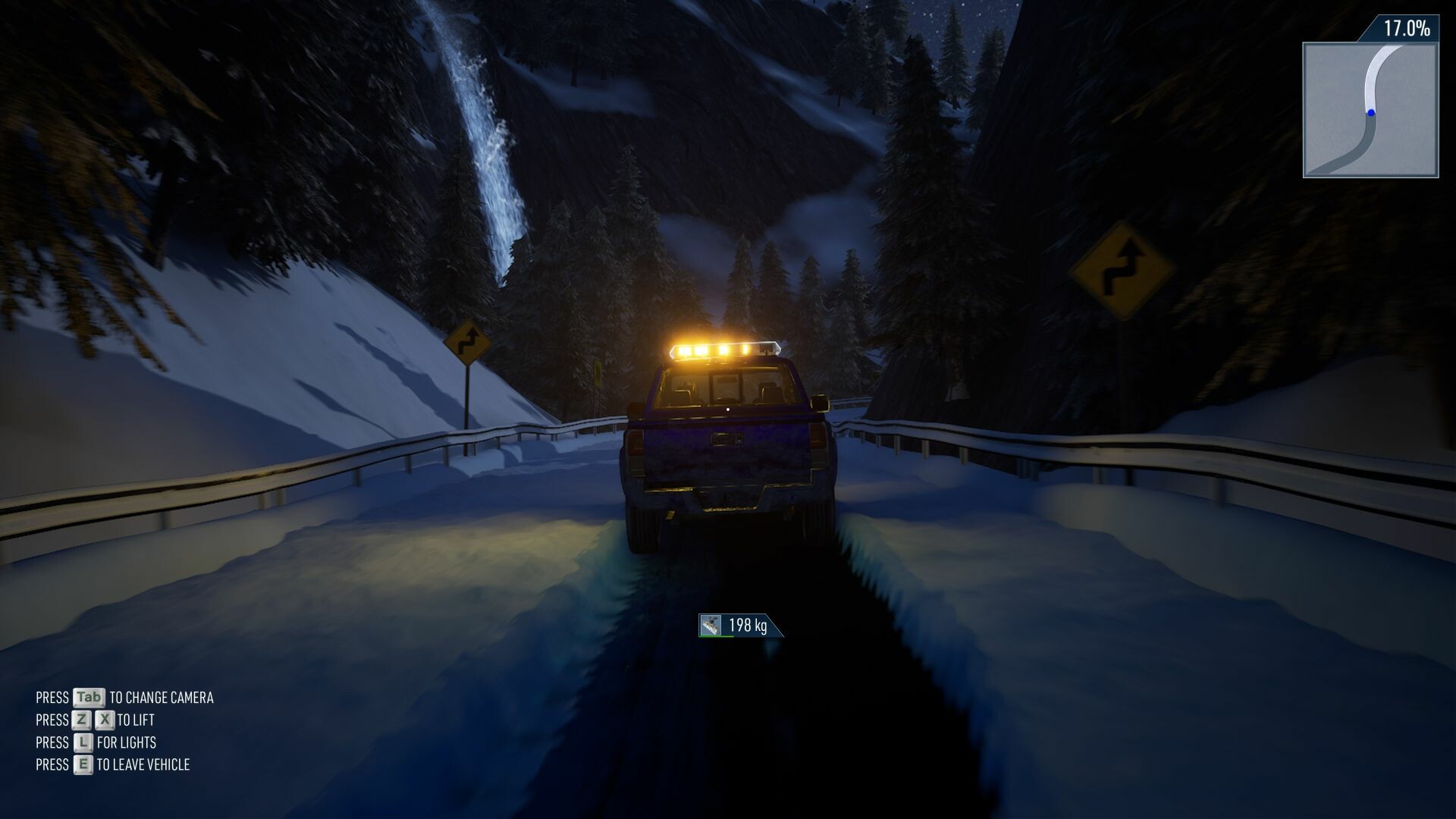Screen dimensions: 1456x819
Task: Select the 'TO LEAVE VEHICLE' prompt text
Action: click(x=143, y=764)
